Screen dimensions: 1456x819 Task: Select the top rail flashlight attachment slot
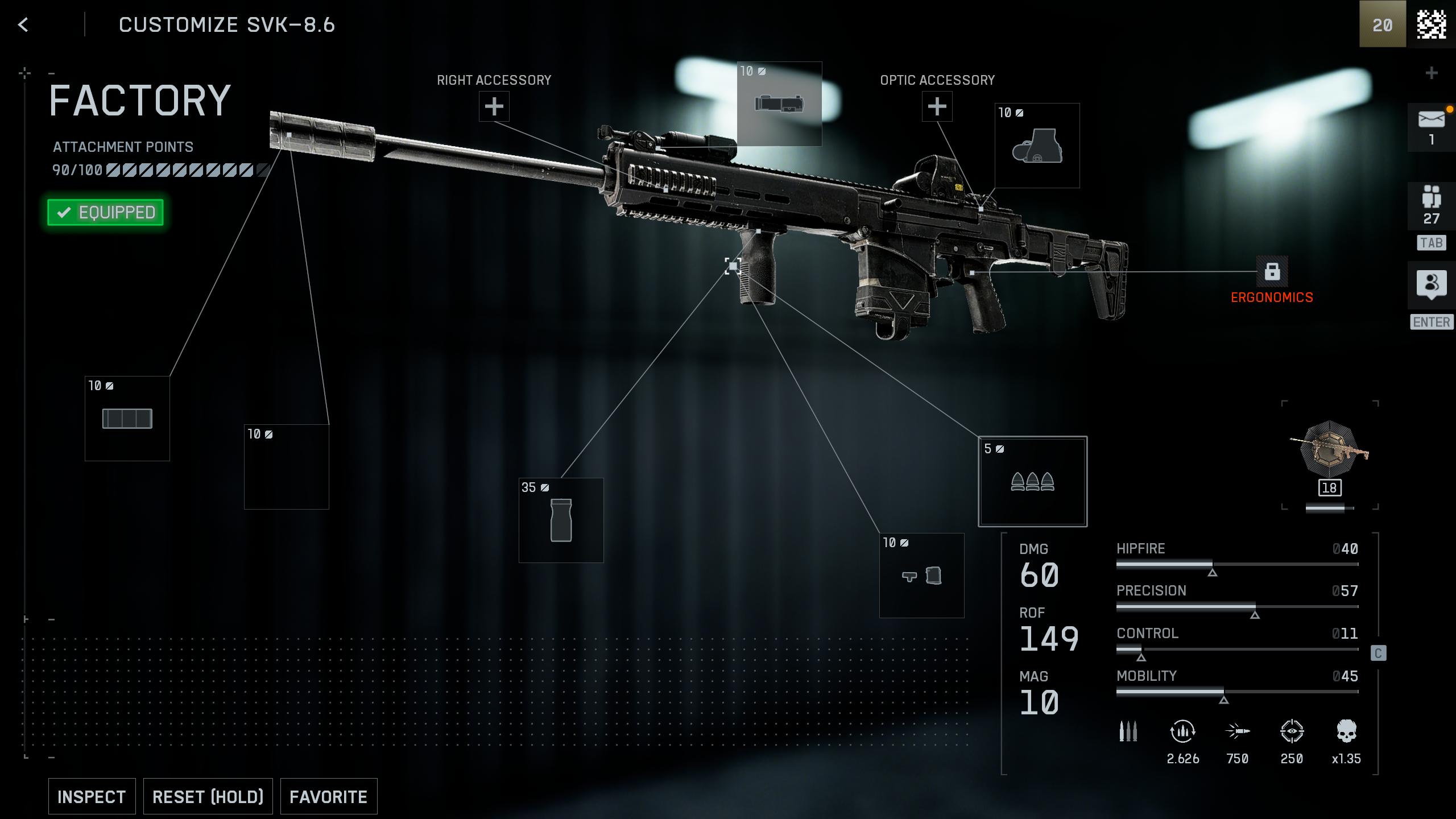click(779, 104)
